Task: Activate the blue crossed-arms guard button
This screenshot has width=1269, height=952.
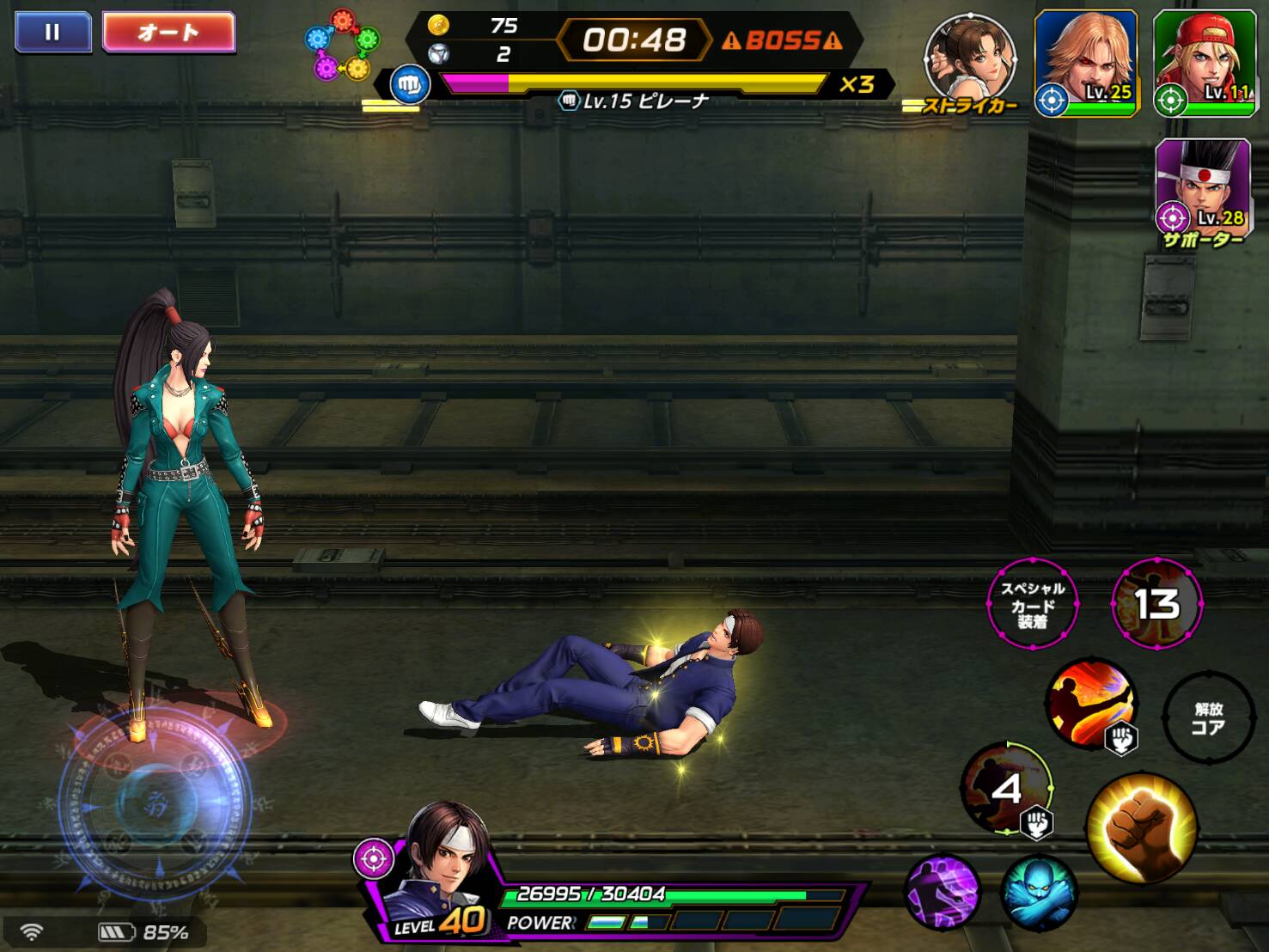Action: pyautogui.click(x=1038, y=892)
